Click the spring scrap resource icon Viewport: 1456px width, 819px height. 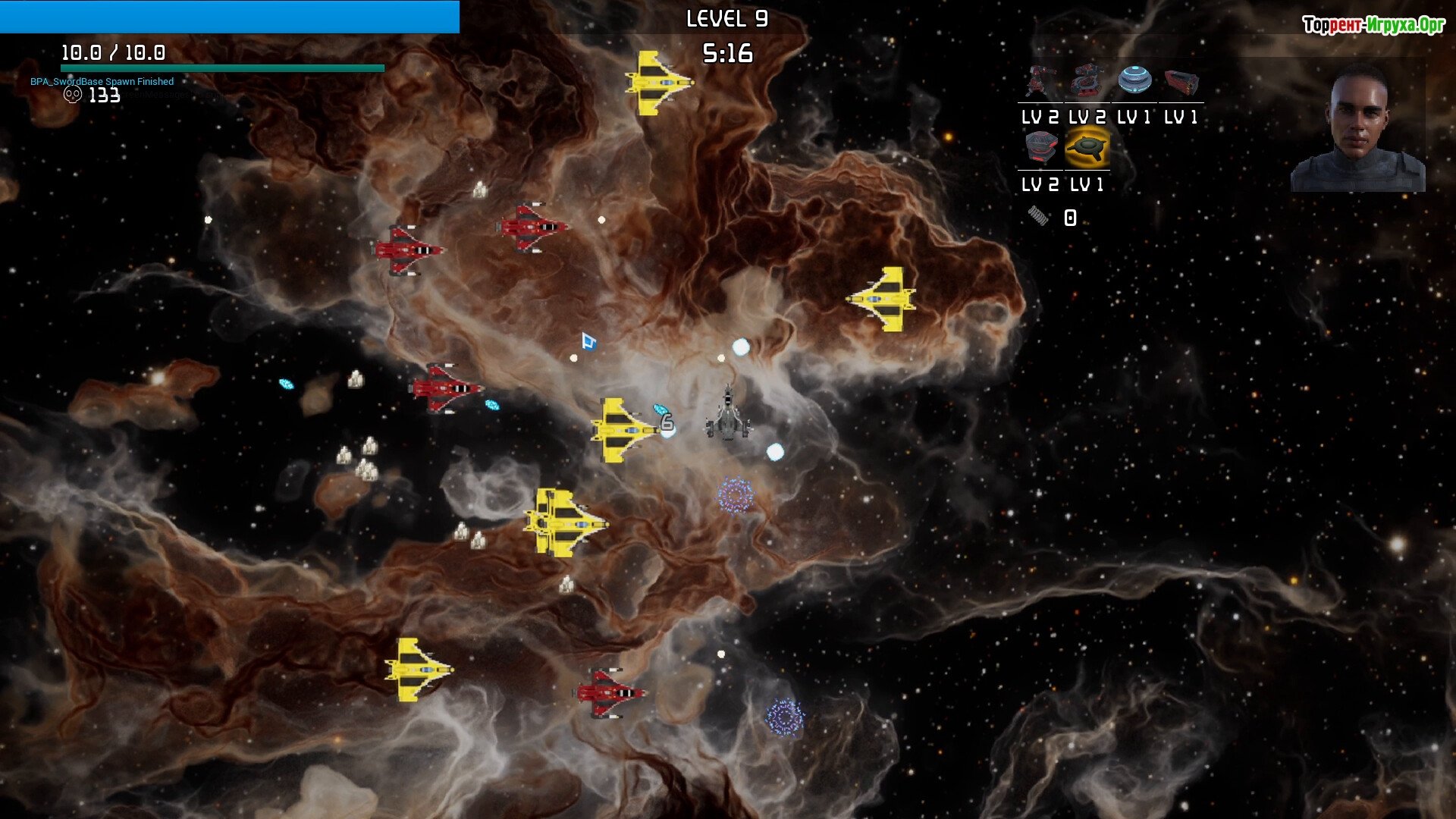pos(1038,217)
